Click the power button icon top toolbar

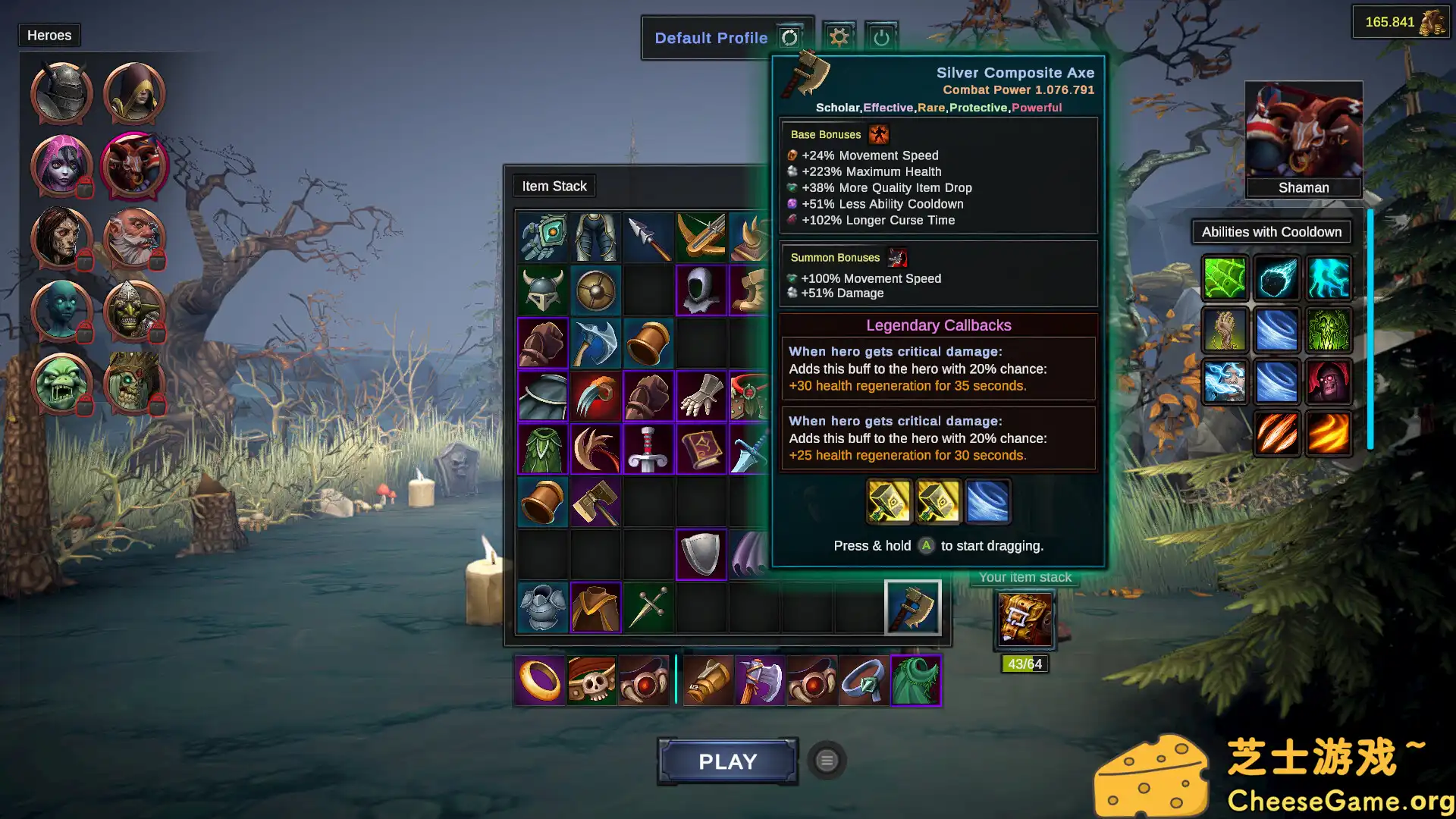[881, 36]
